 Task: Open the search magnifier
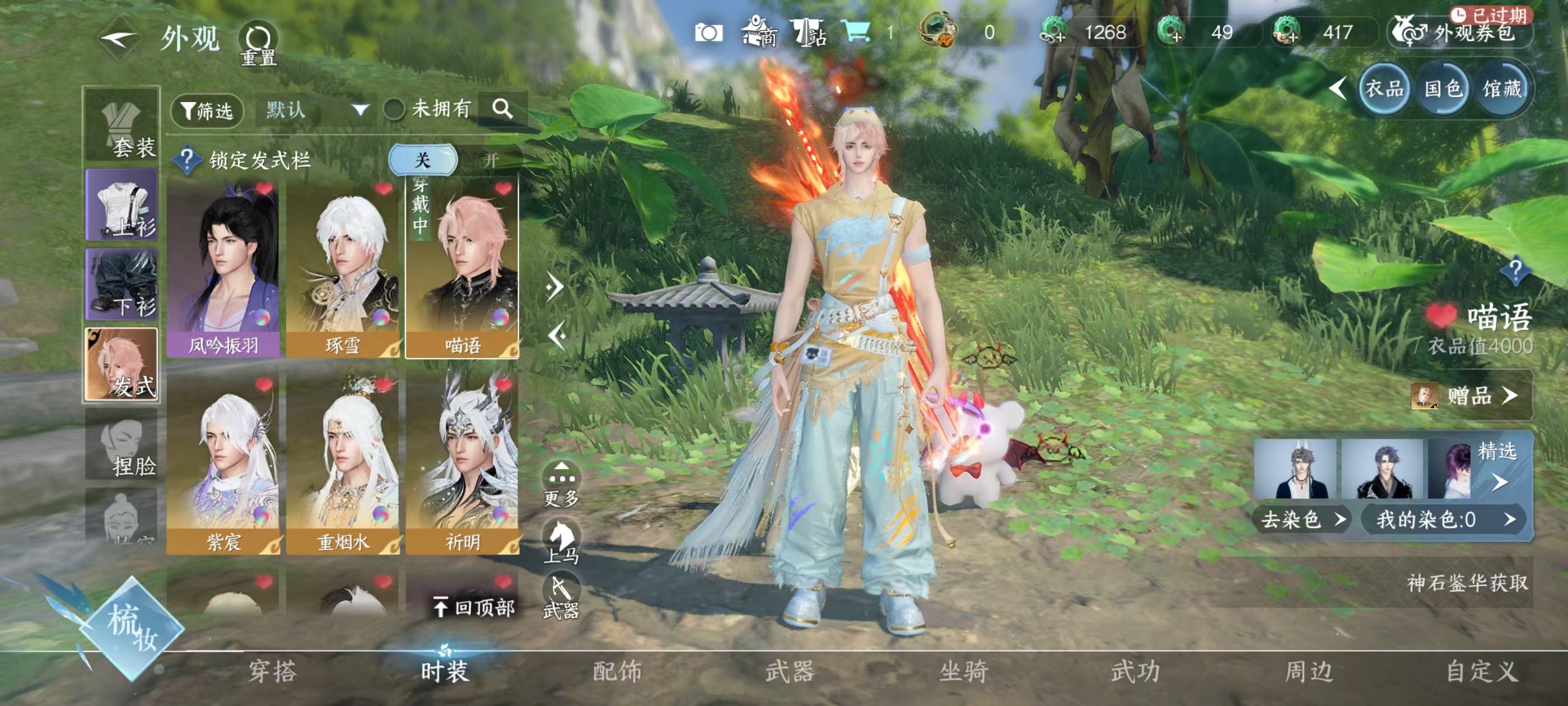502,109
